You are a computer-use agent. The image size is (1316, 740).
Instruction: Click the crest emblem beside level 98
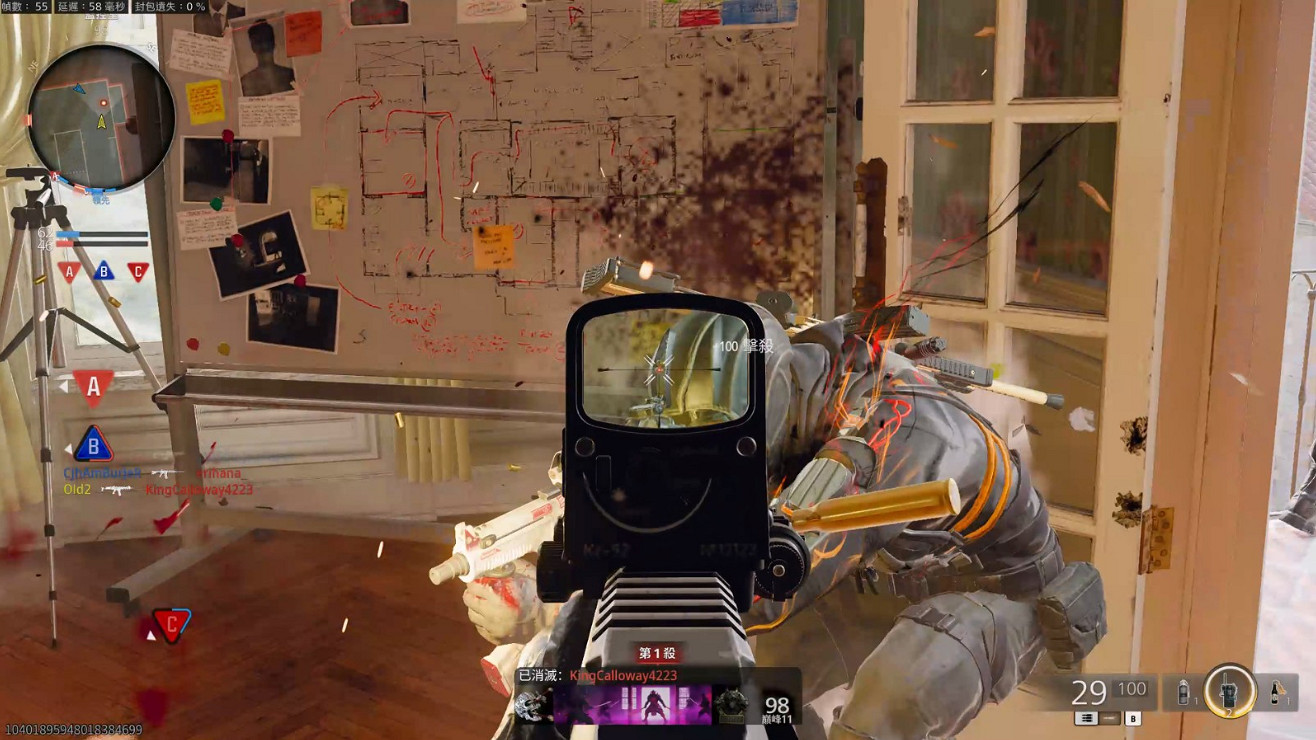tap(731, 706)
